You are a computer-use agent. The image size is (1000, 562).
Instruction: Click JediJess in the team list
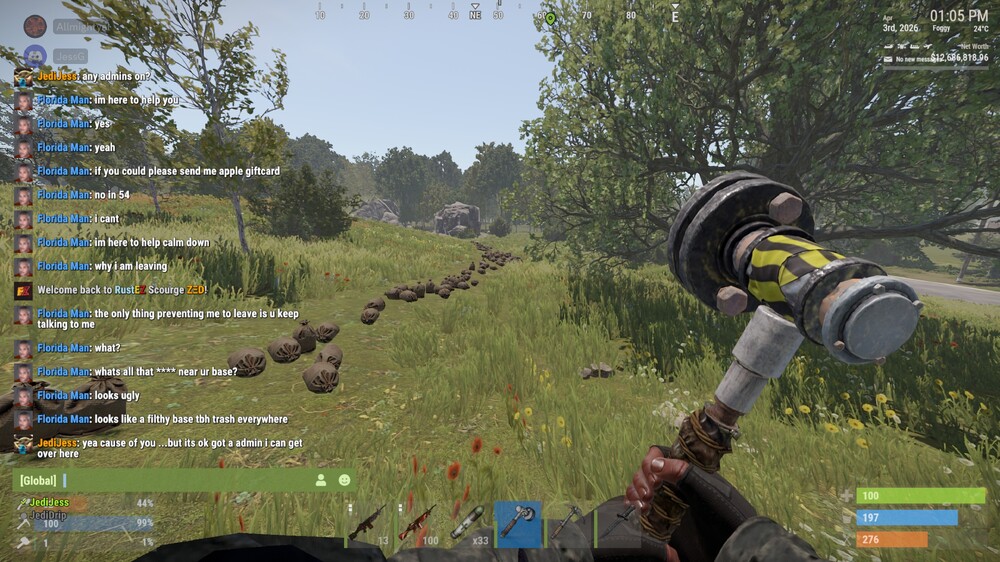pyautogui.click(x=50, y=502)
